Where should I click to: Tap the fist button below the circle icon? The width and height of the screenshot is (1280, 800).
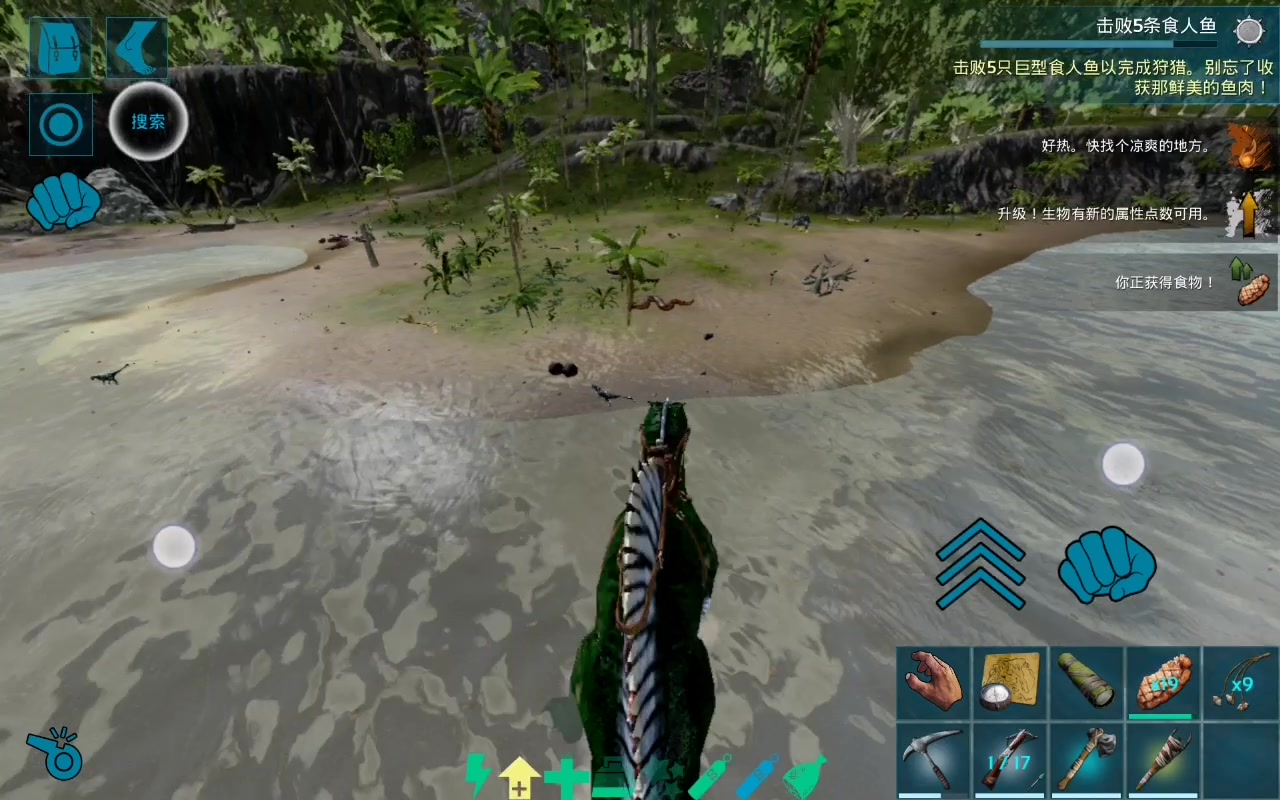[64, 201]
